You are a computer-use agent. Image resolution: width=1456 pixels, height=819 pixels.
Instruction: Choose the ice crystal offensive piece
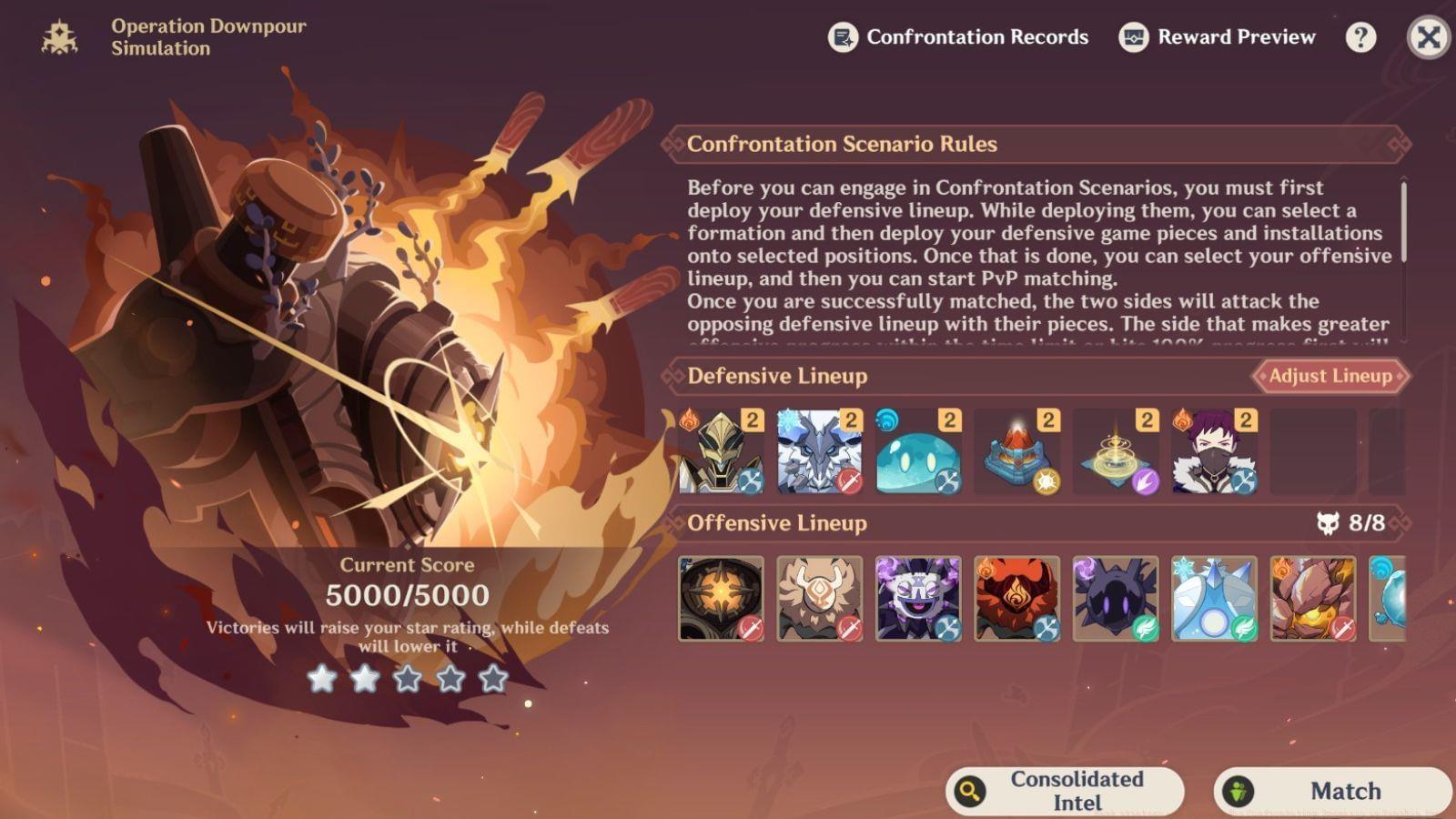(1214, 599)
